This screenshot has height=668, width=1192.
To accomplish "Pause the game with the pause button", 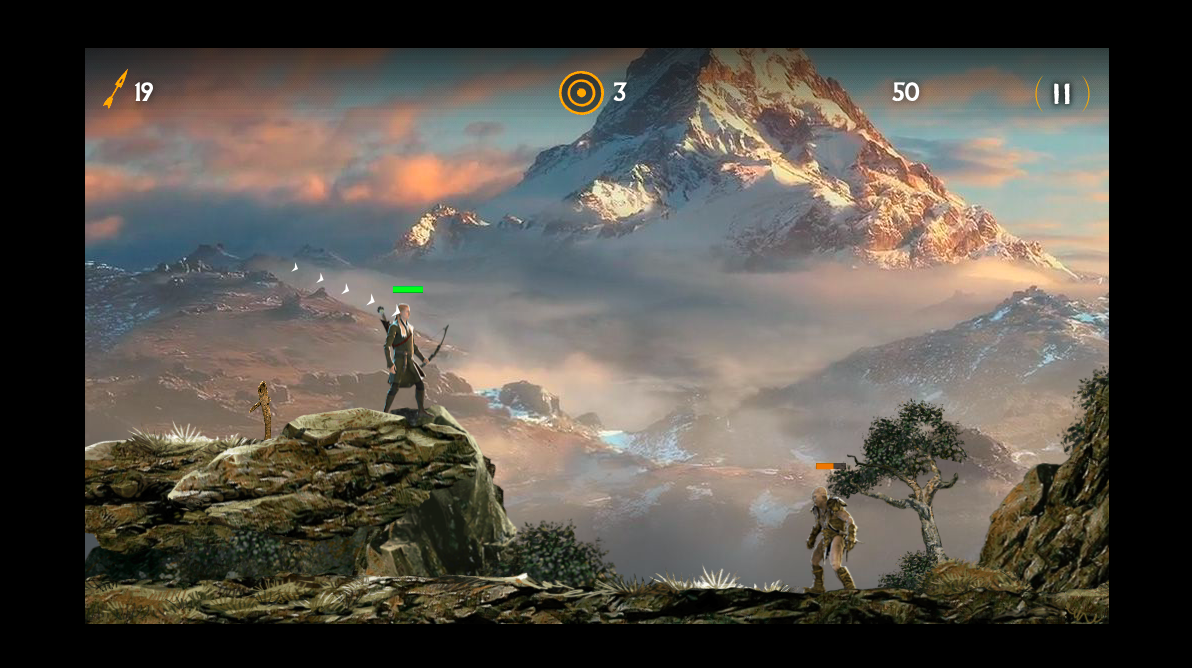I will [x=1062, y=94].
